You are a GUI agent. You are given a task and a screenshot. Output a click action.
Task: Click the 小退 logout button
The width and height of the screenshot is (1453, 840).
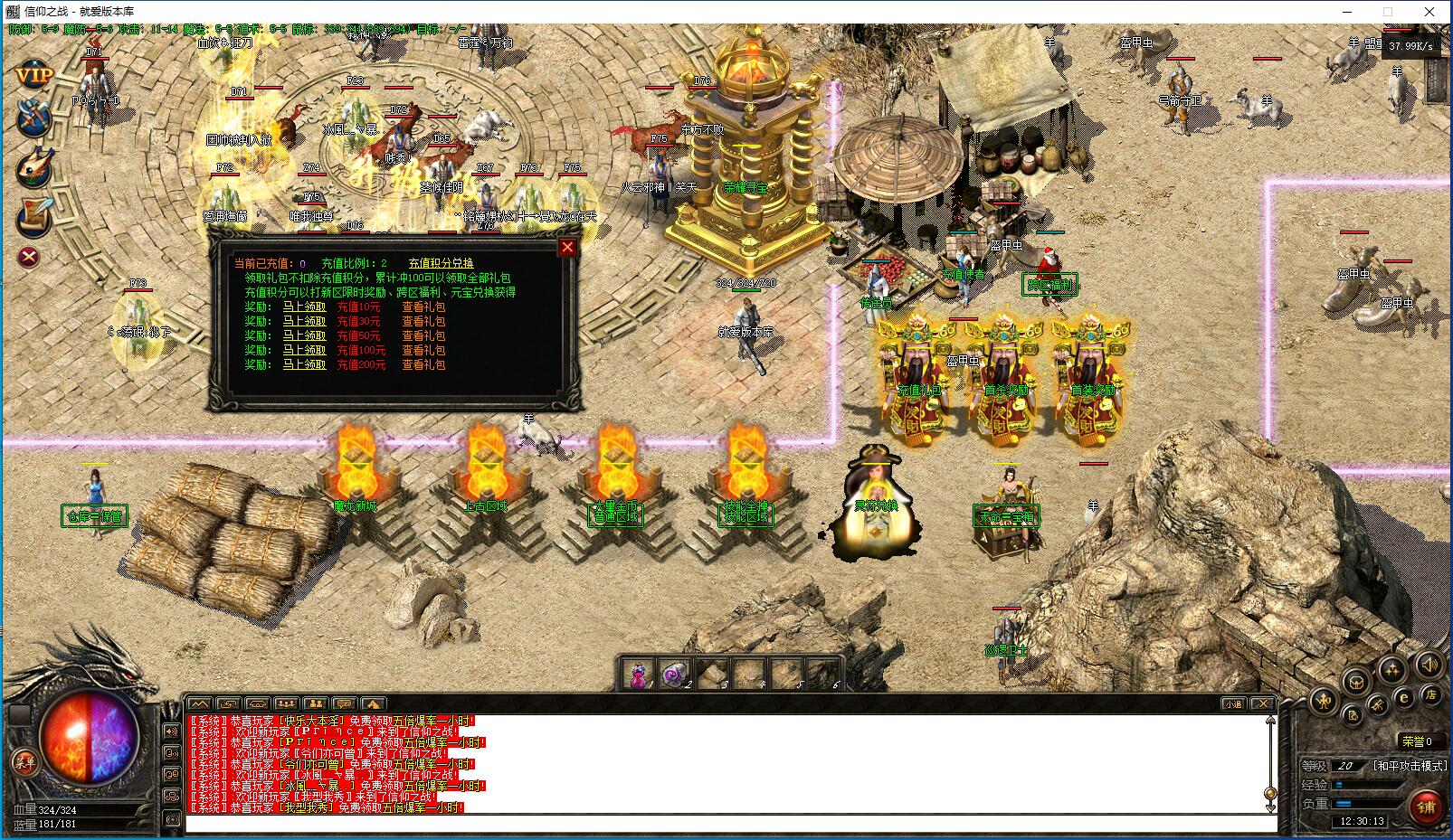pos(1232,703)
